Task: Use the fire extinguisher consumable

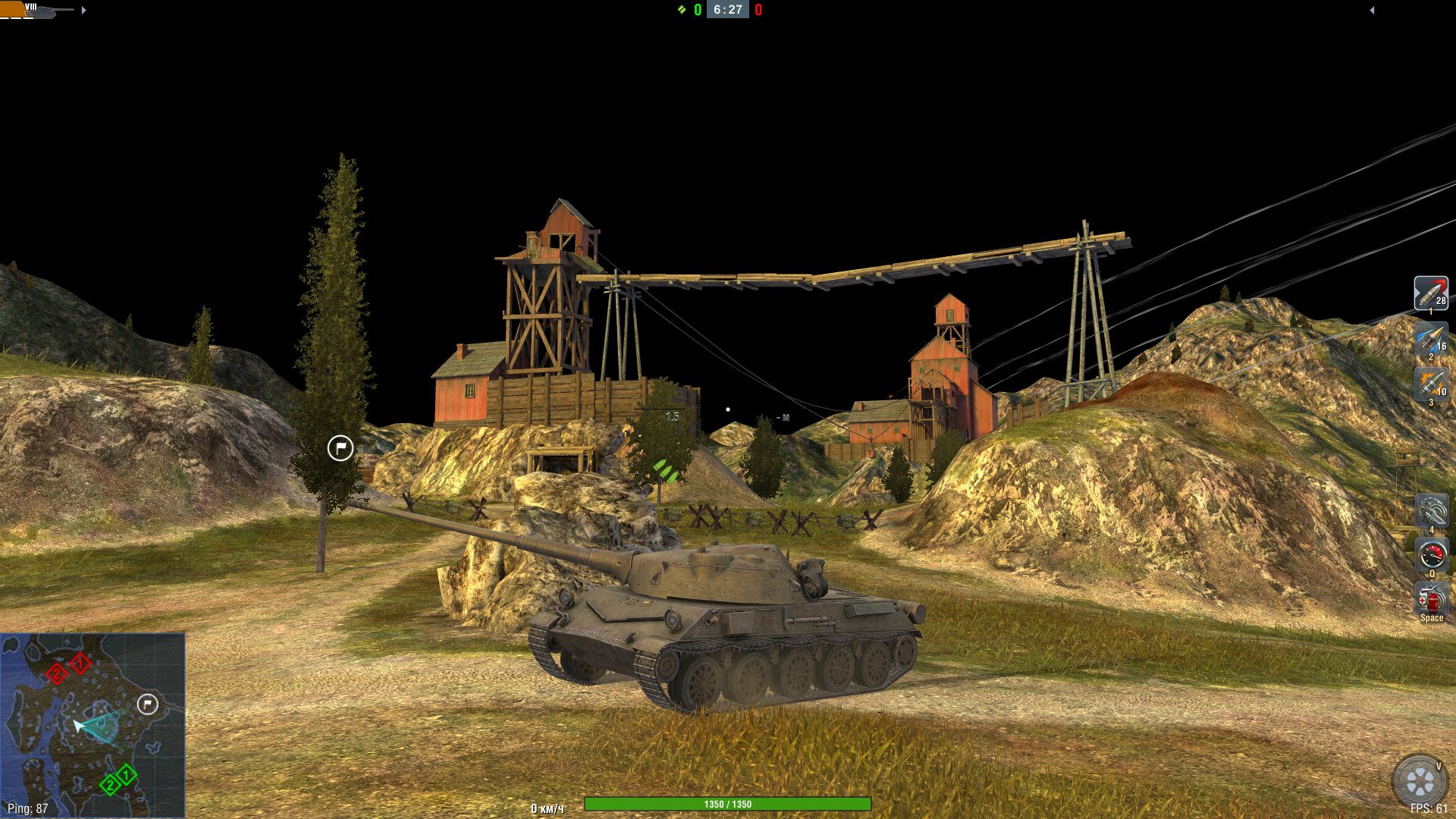Action: click(1431, 599)
